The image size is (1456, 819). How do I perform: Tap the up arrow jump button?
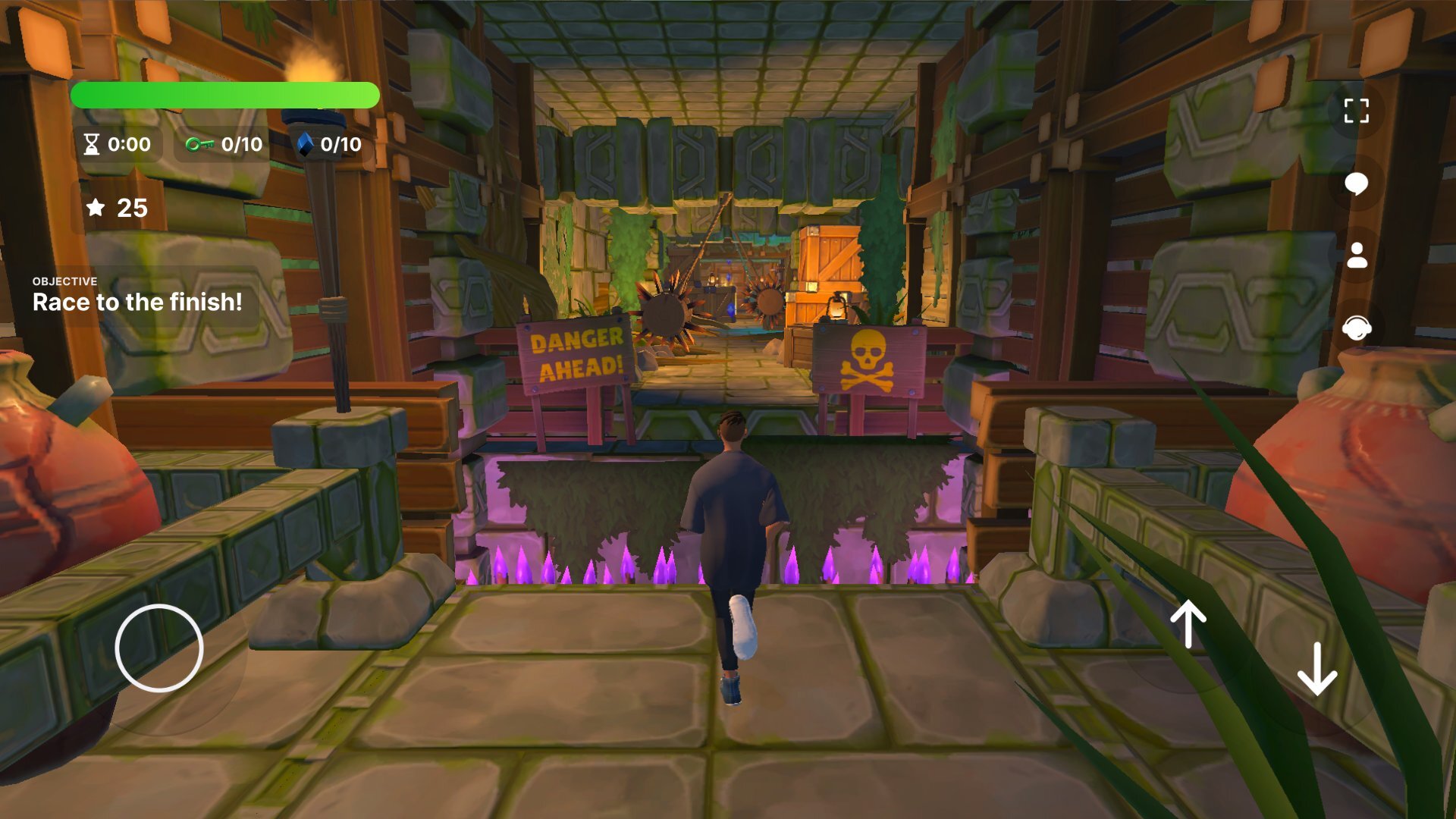(1188, 625)
